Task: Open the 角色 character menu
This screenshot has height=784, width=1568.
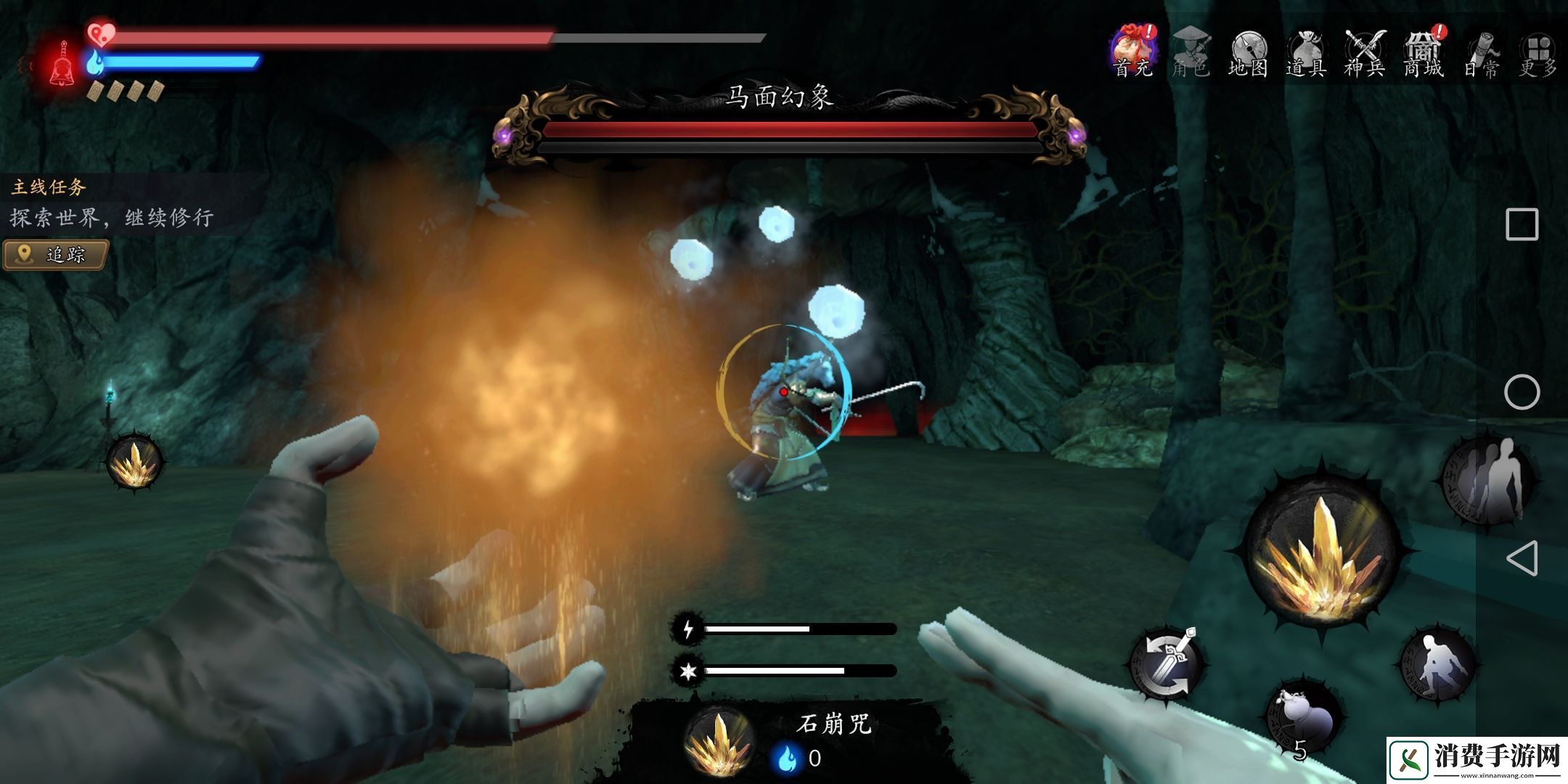Action: tap(1191, 52)
